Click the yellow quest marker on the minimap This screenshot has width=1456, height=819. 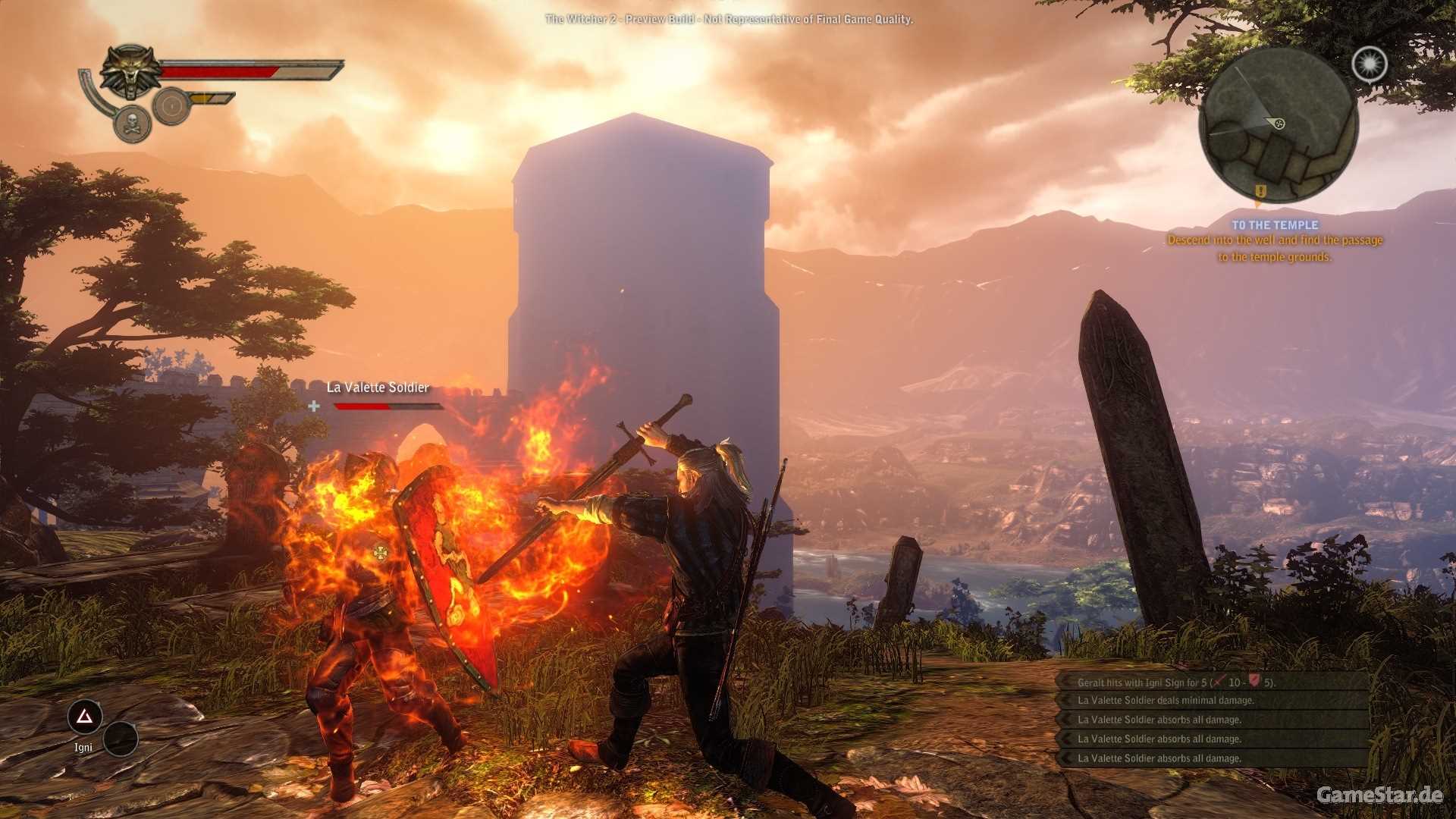(1260, 192)
